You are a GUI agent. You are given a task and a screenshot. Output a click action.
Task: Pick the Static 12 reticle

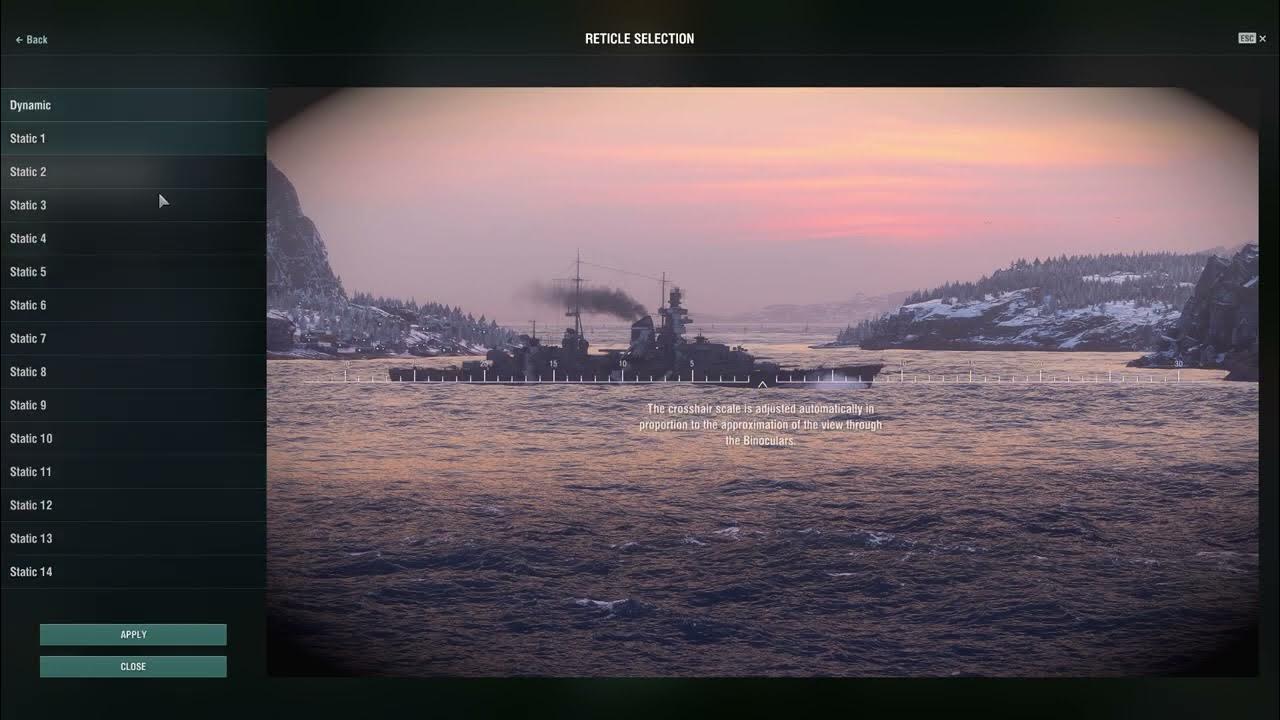click(x=100, y=505)
